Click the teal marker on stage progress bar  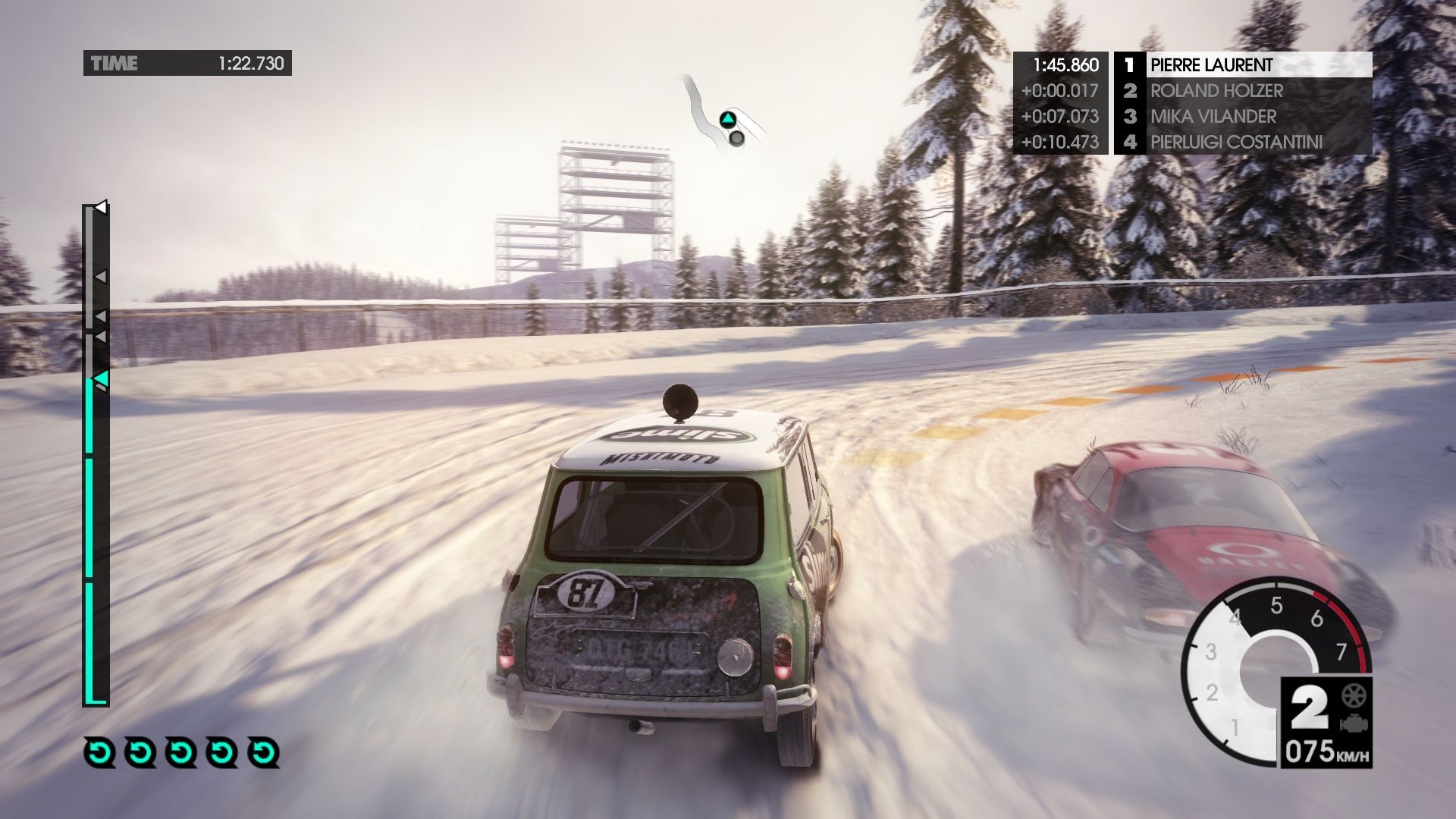point(100,378)
